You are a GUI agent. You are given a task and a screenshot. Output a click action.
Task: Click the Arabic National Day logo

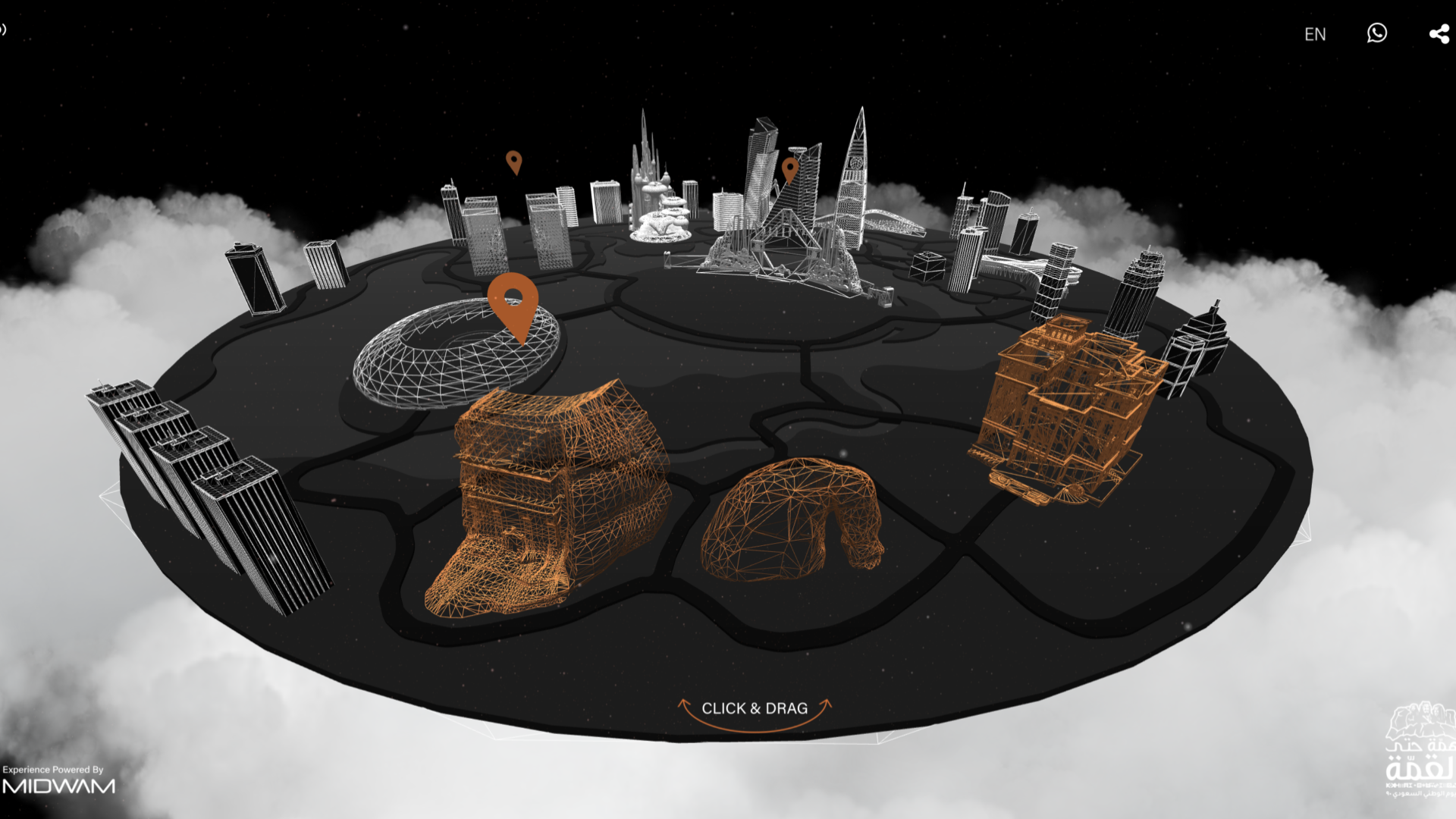[1420, 749]
